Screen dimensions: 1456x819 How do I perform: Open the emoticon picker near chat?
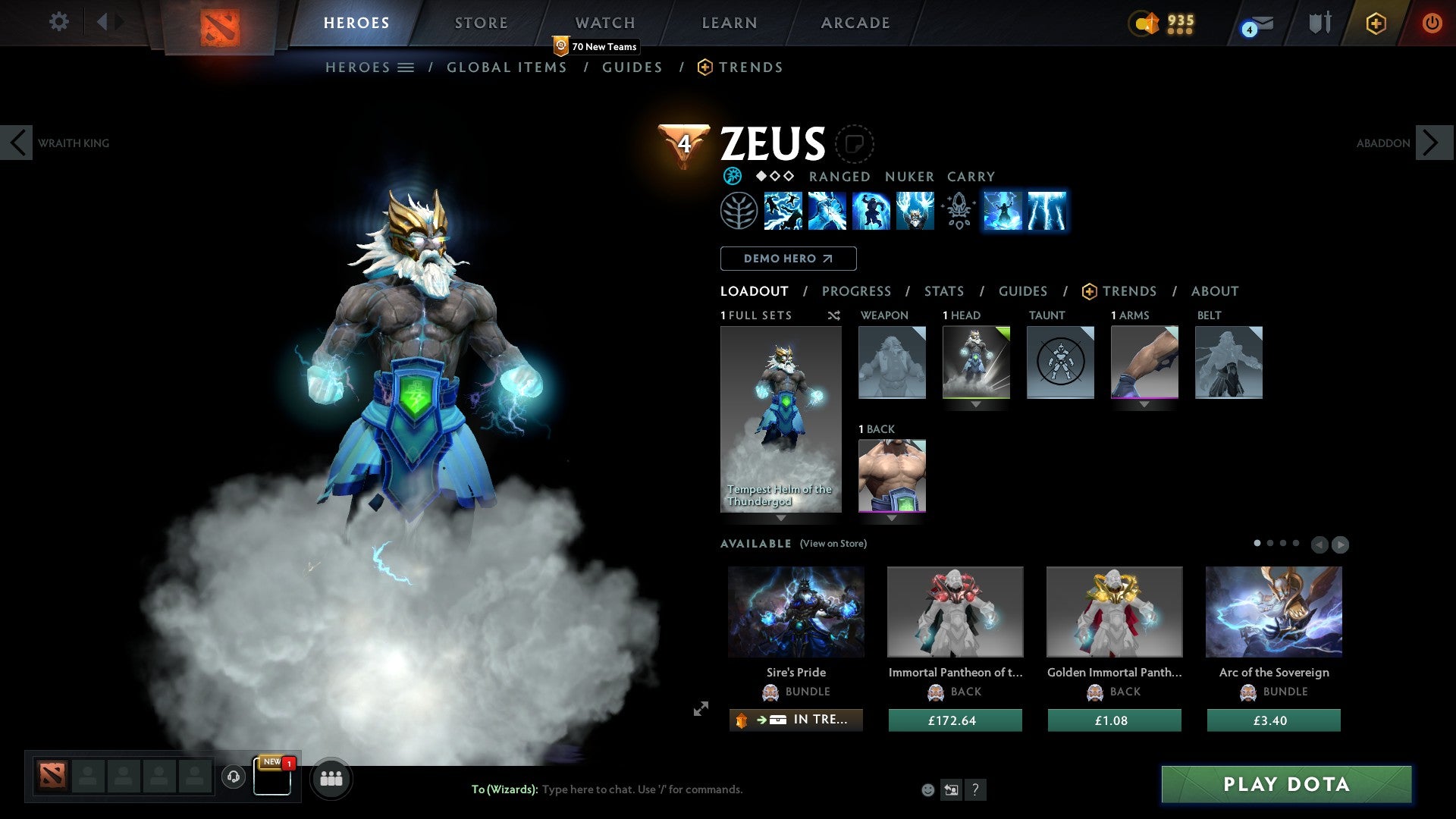[x=927, y=789]
